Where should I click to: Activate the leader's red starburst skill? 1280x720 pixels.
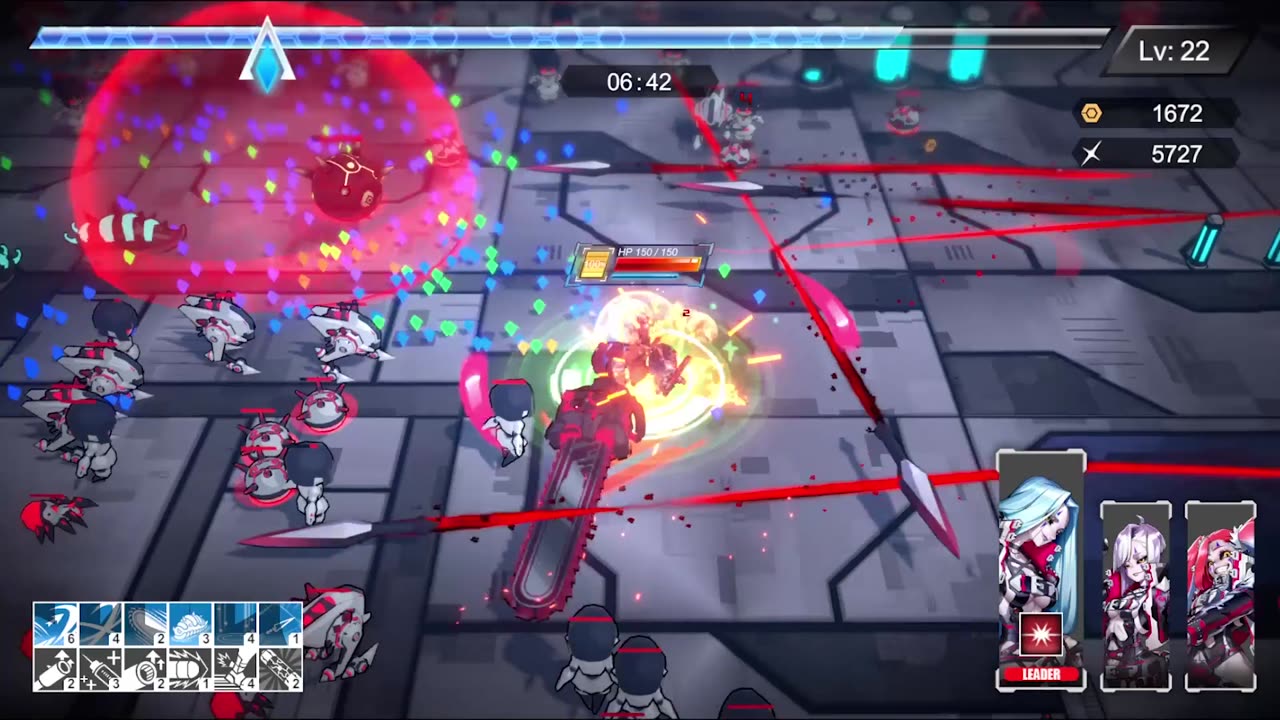(x=1040, y=636)
